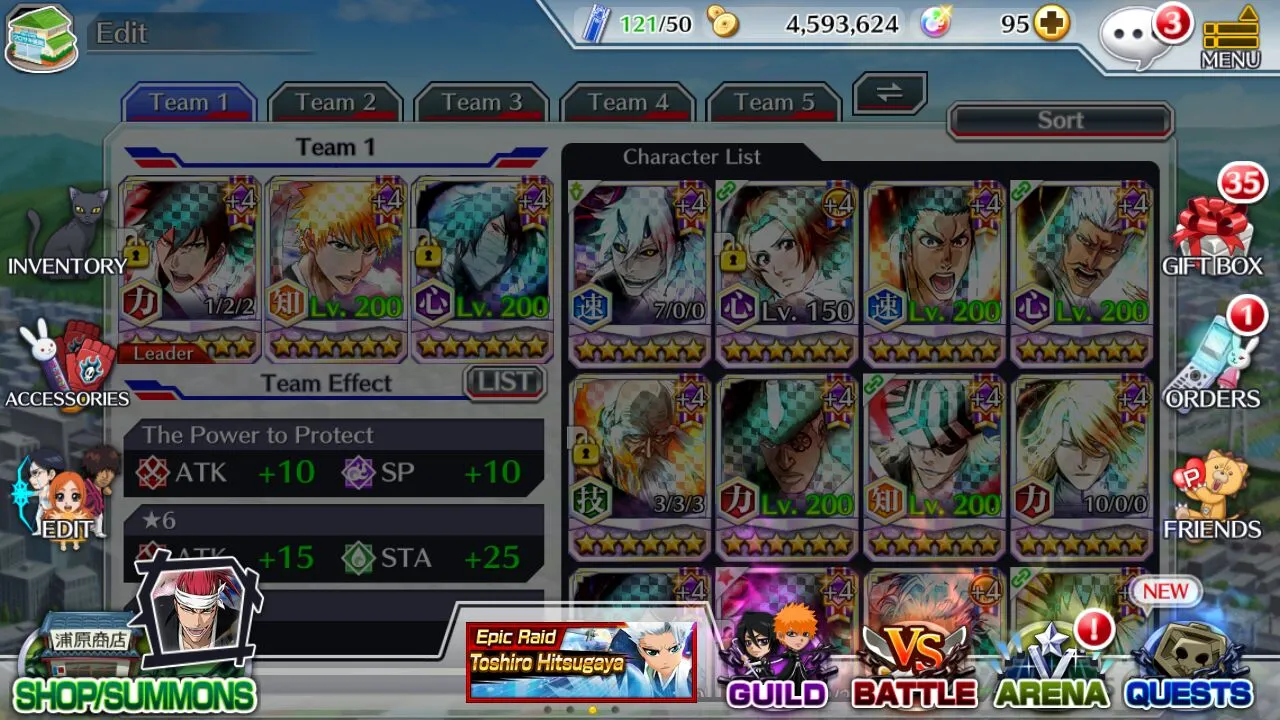Open the Accessories screen
The width and height of the screenshot is (1280, 720).
(68, 367)
